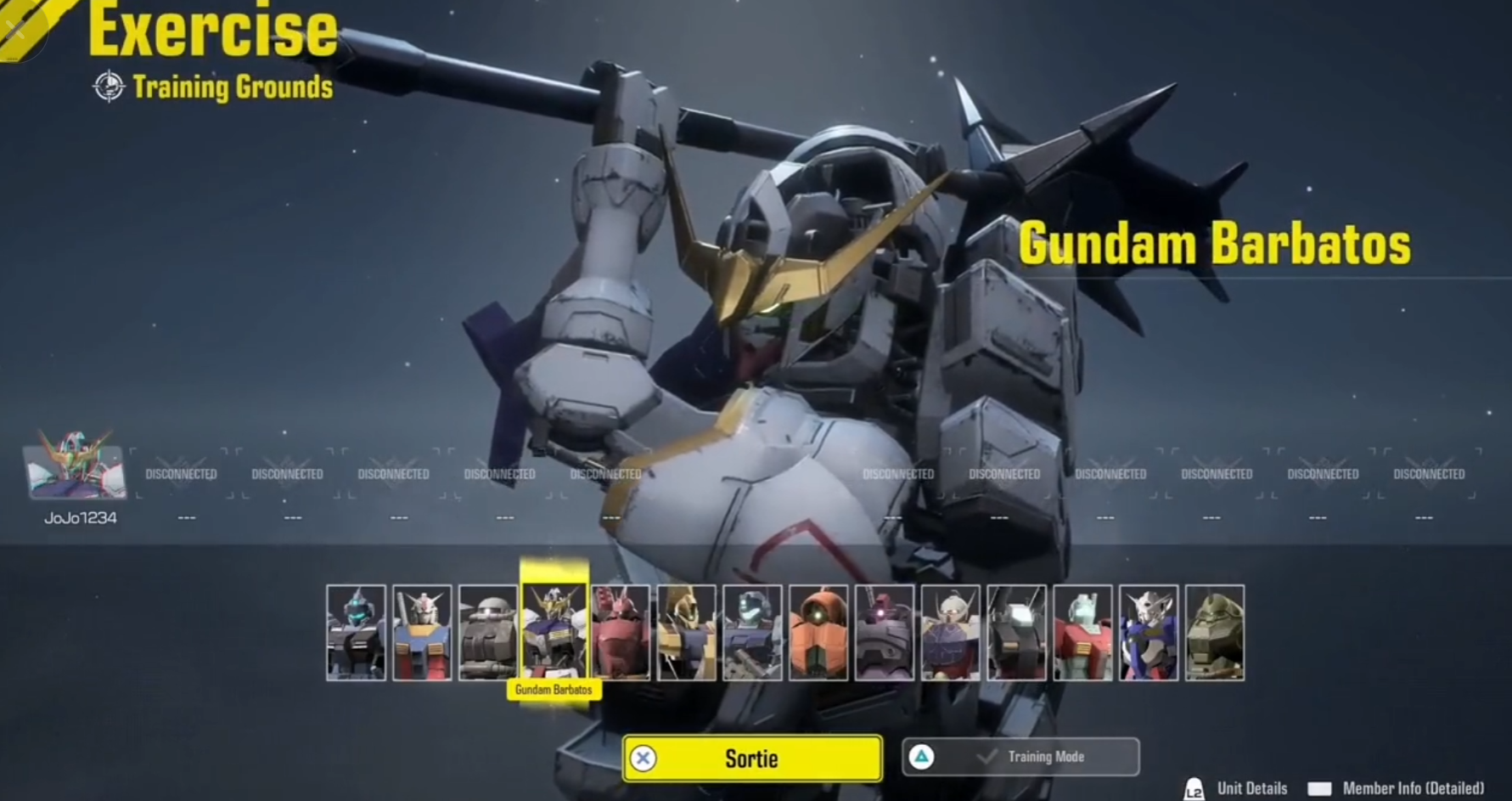
Task: Toggle the Training Mode option
Action: point(1020,757)
